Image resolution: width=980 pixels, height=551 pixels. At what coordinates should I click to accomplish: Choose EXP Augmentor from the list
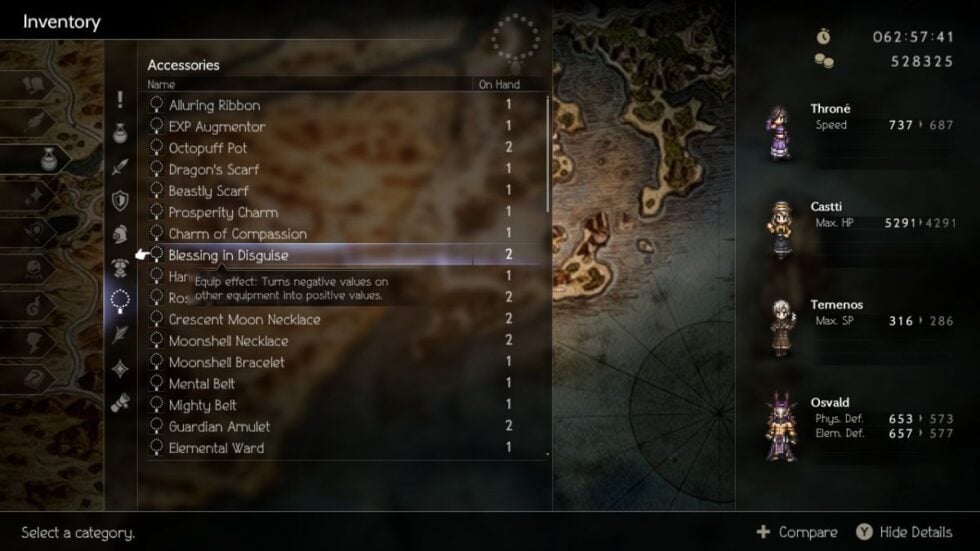click(x=217, y=127)
